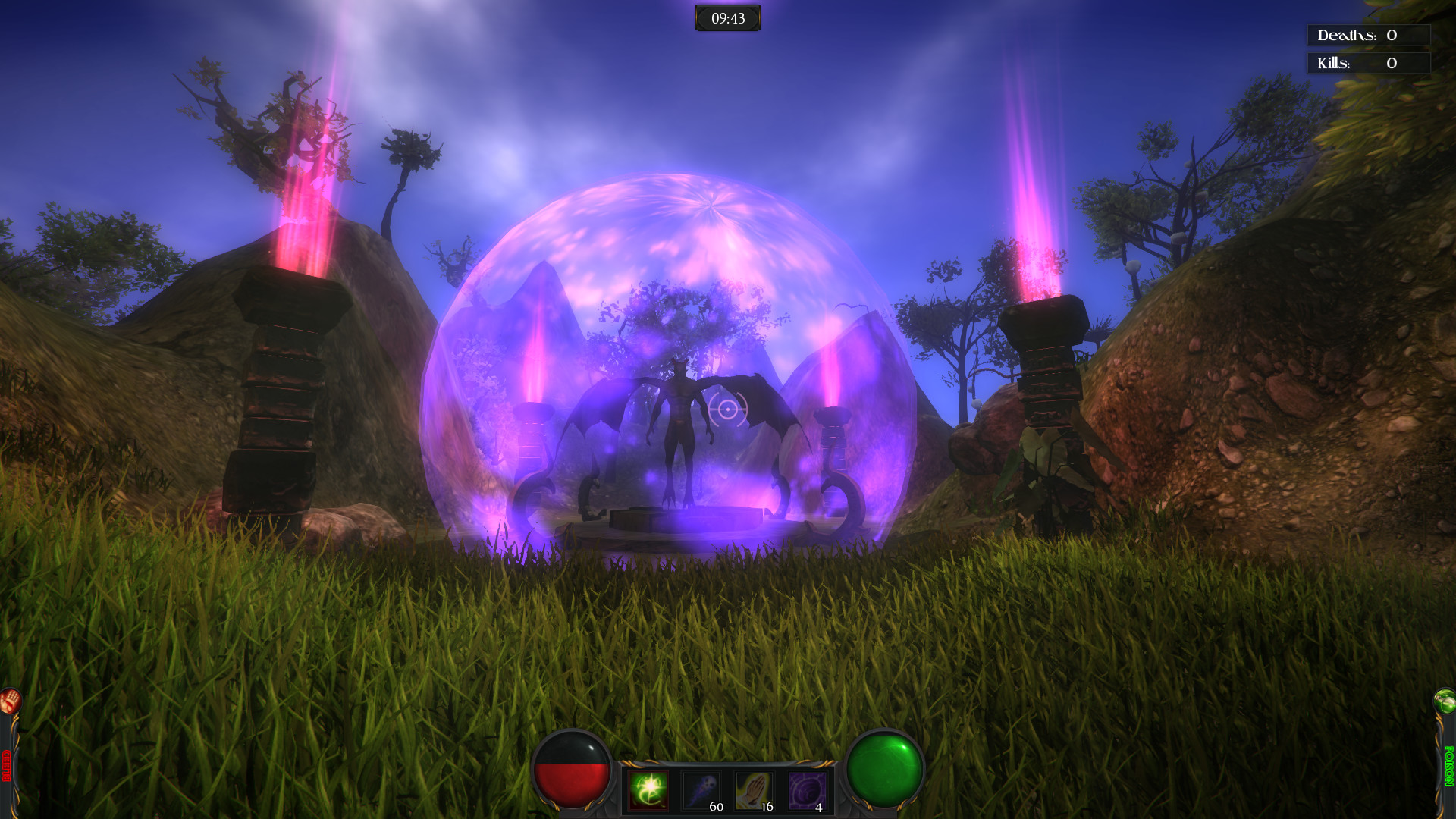Toggle the Bleed status bar on the left edge
Image resolution: width=1456 pixels, height=819 pixels.
pyautogui.click(x=6, y=762)
